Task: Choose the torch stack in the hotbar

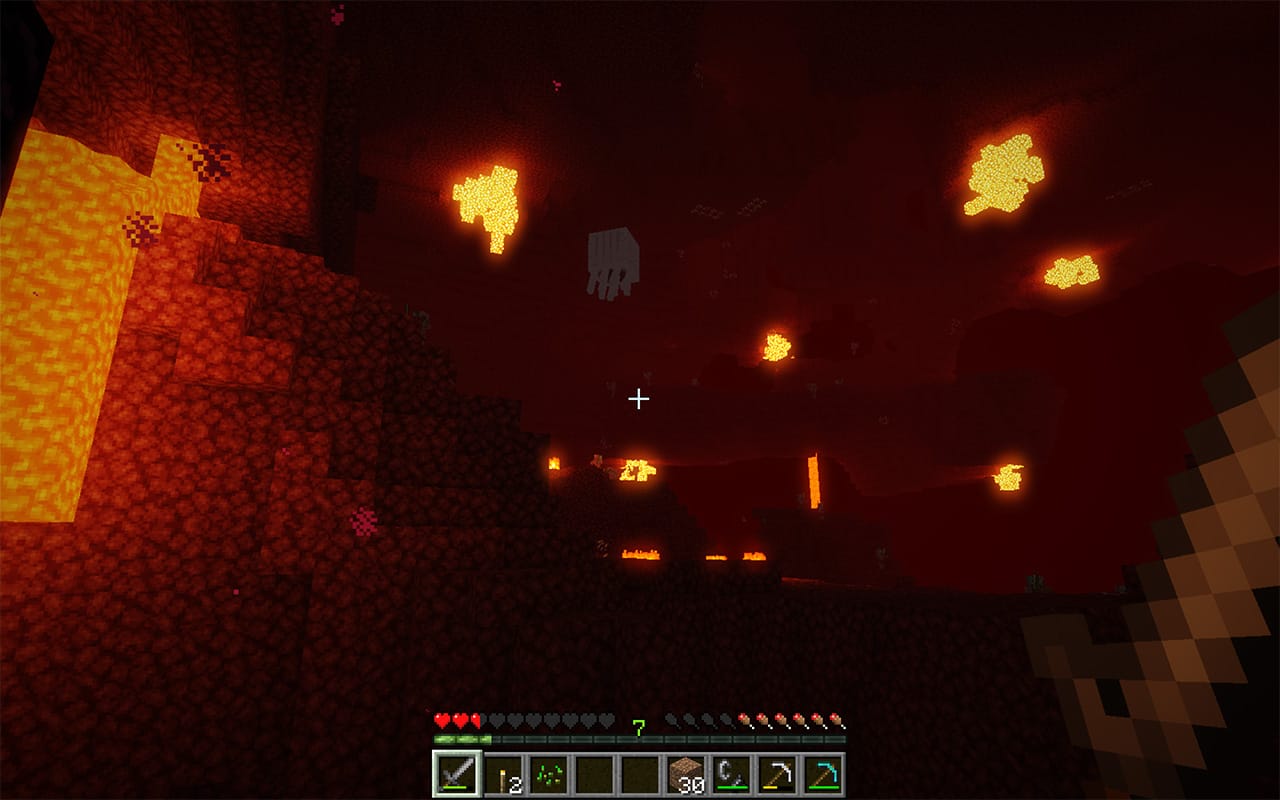Action: click(x=502, y=774)
